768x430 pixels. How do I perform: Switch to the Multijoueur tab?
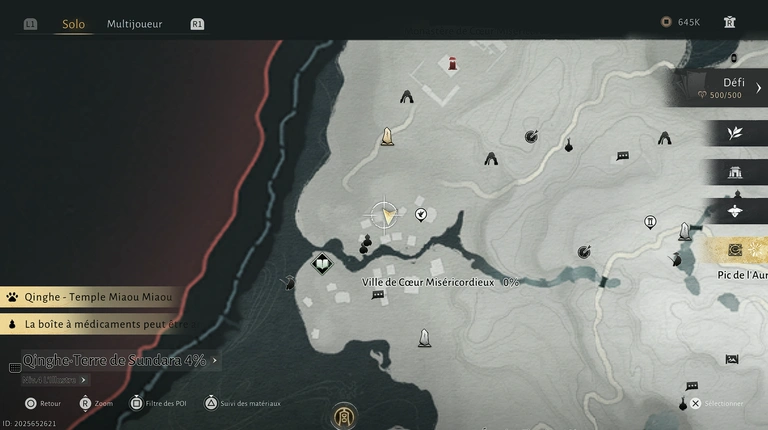pyautogui.click(x=135, y=23)
